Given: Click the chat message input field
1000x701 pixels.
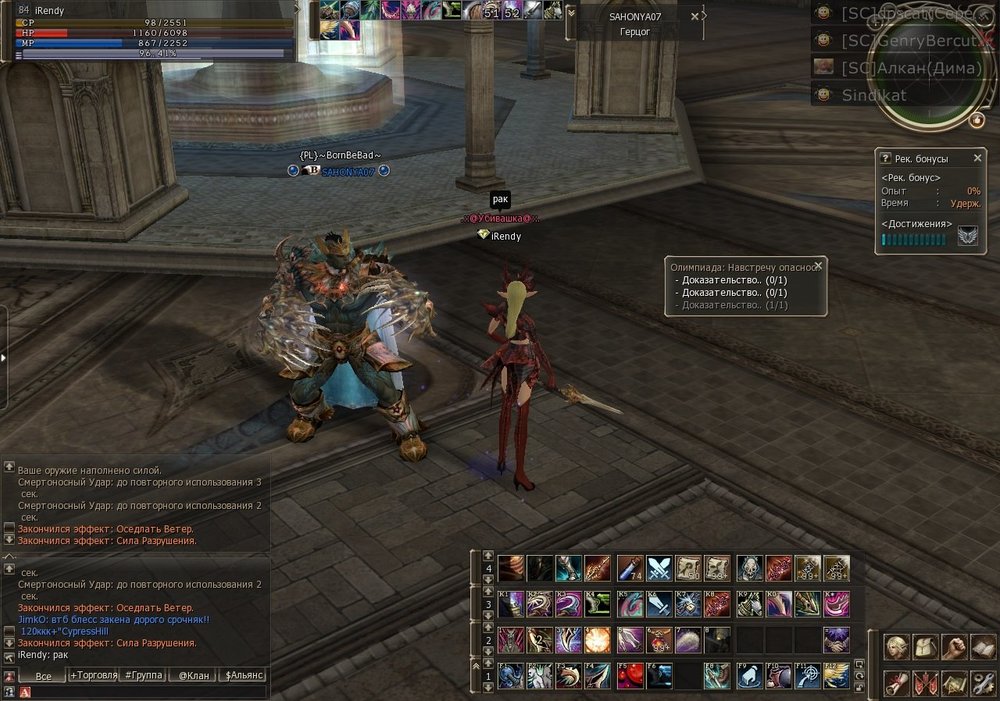Looking at the screenshot, I should pos(150,691).
